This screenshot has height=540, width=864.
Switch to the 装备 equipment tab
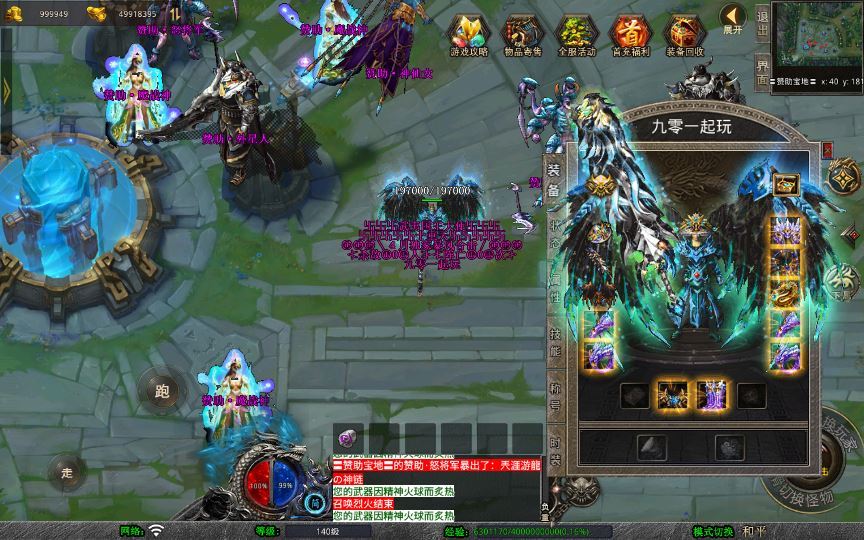coord(554,179)
